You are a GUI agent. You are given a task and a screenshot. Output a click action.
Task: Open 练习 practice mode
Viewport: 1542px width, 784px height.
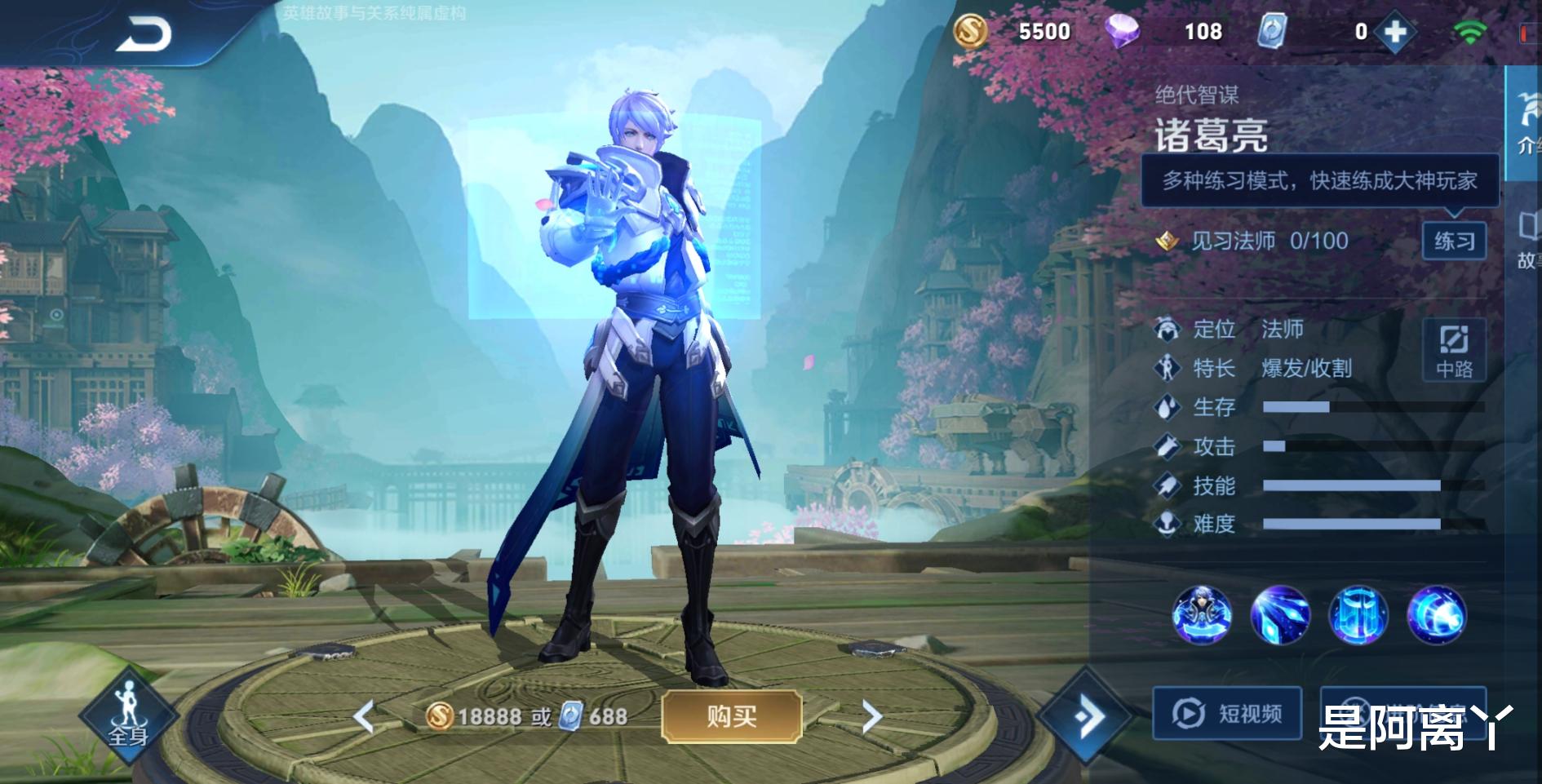(1456, 241)
